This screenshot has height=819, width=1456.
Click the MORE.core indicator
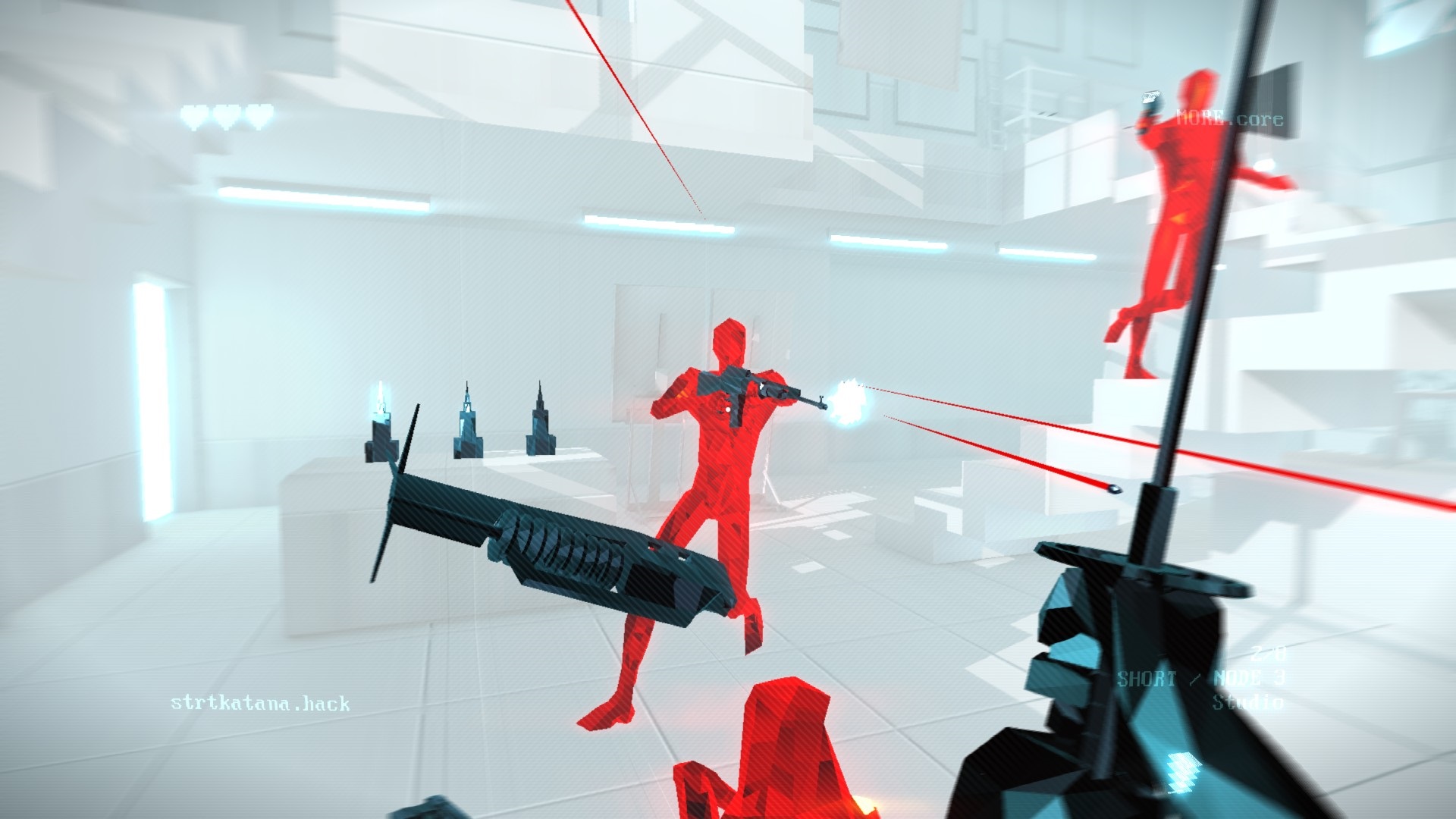tap(1228, 118)
